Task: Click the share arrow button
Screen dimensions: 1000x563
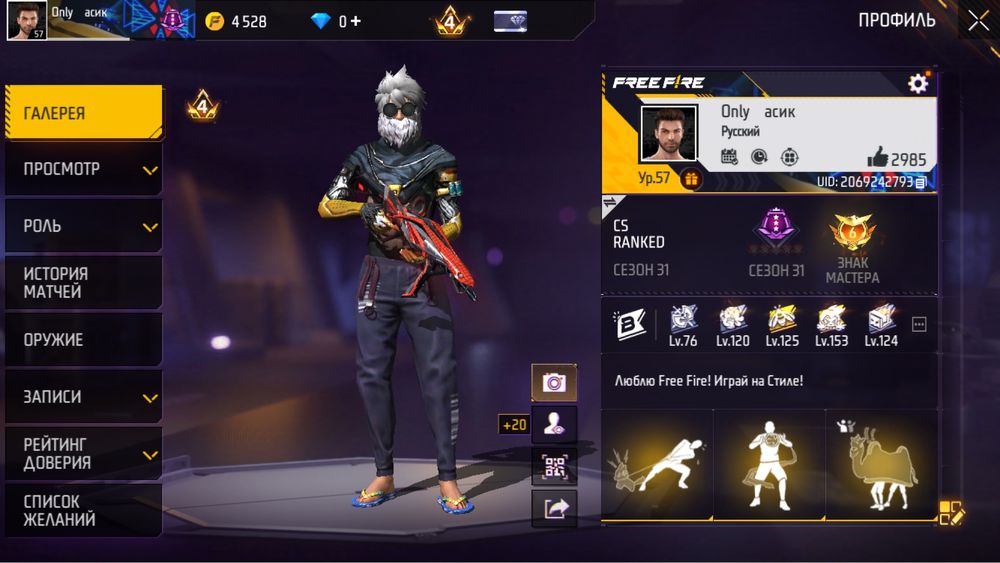Action: click(554, 509)
